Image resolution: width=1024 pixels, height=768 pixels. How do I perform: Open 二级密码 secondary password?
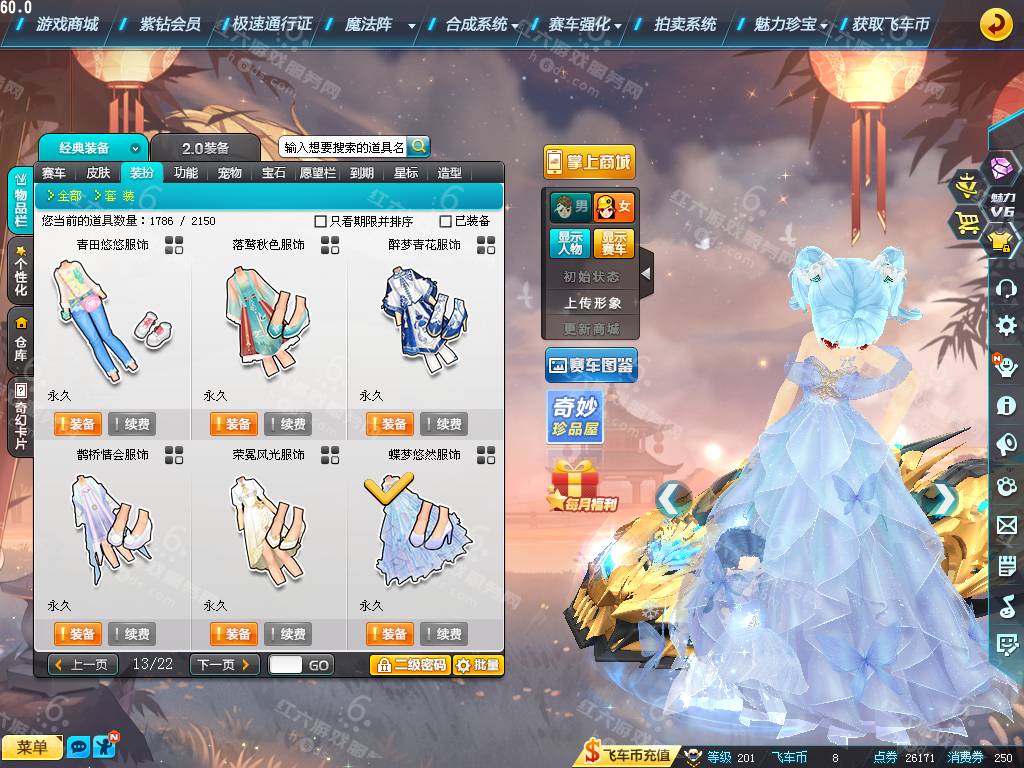click(410, 665)
